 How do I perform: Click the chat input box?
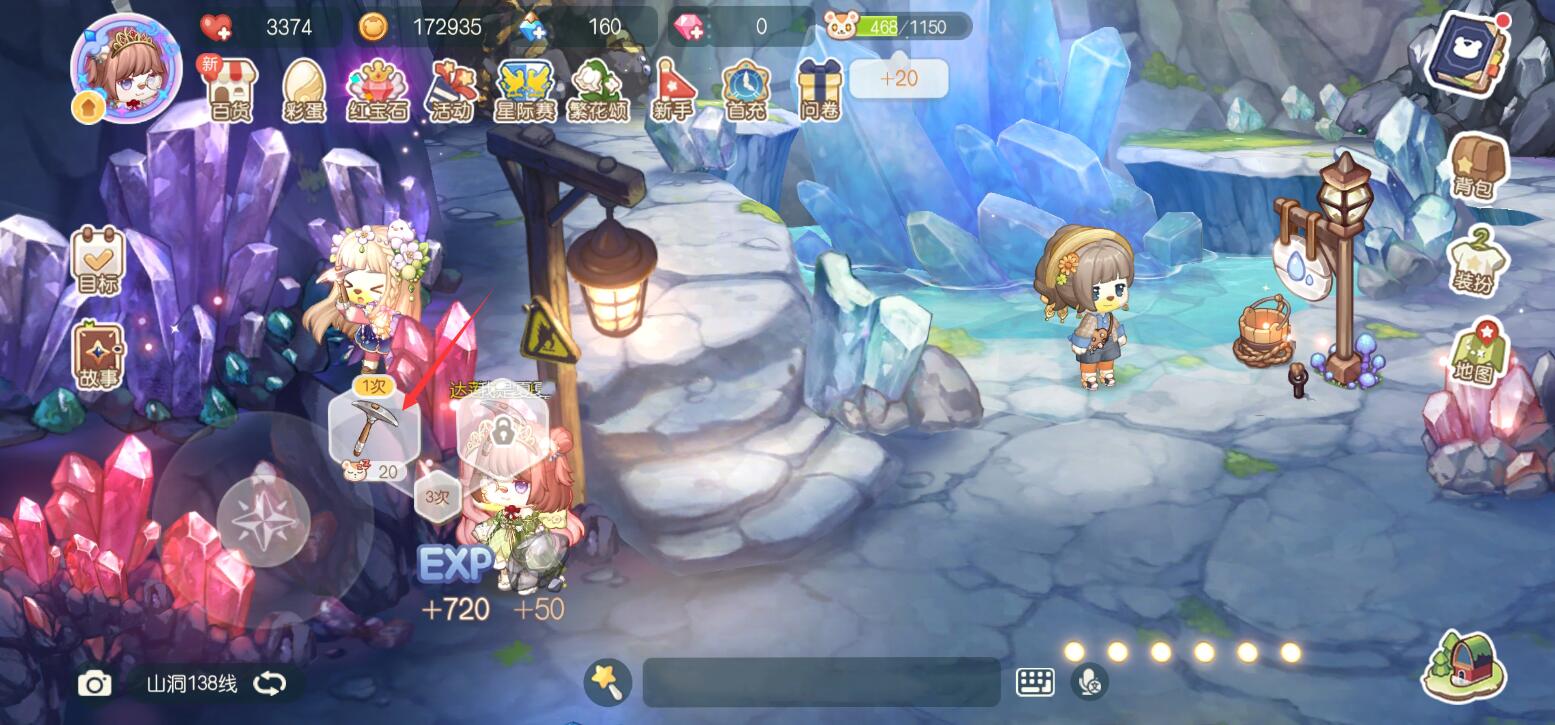point(820,682)
